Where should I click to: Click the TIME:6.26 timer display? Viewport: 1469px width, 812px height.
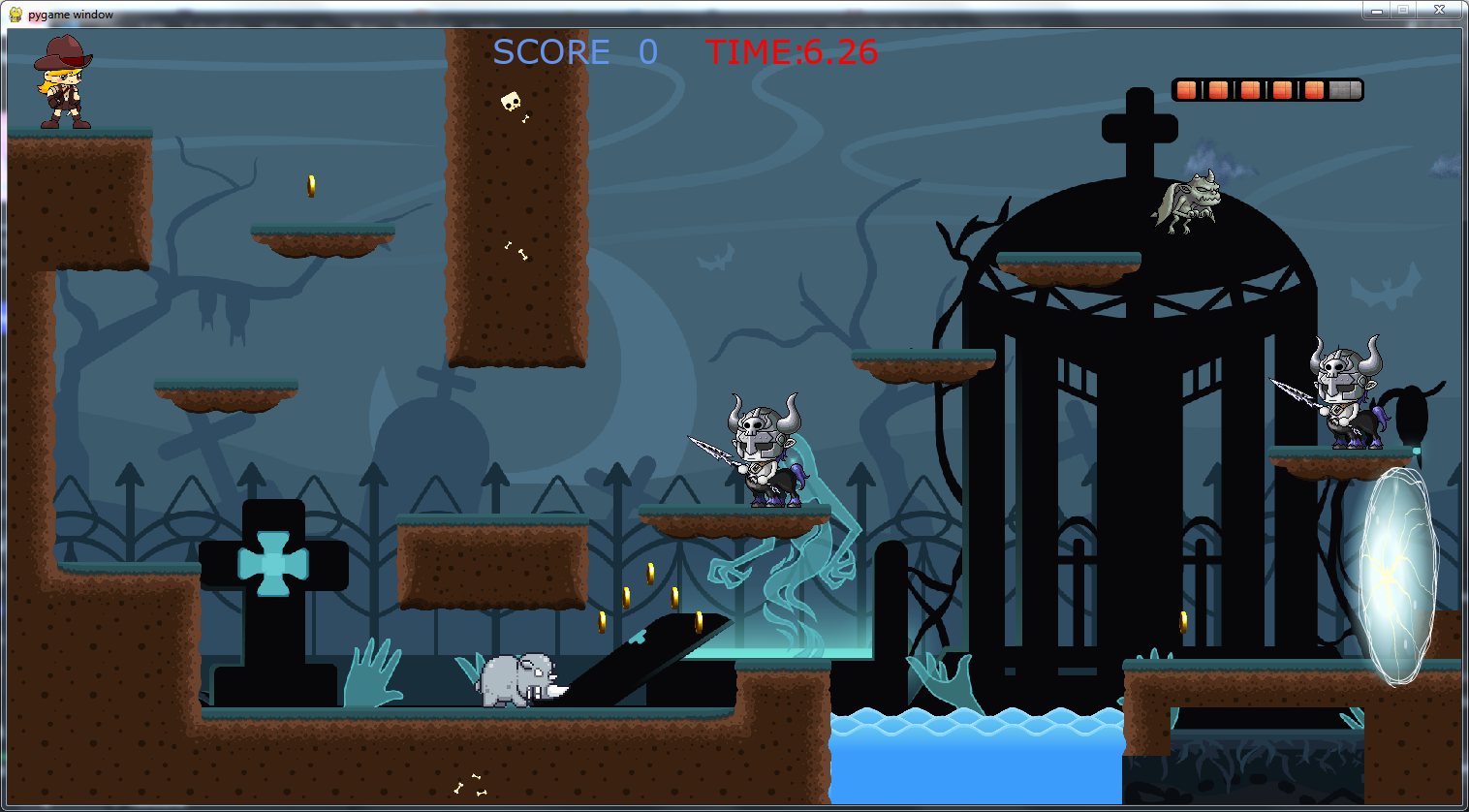click(790, 52)
